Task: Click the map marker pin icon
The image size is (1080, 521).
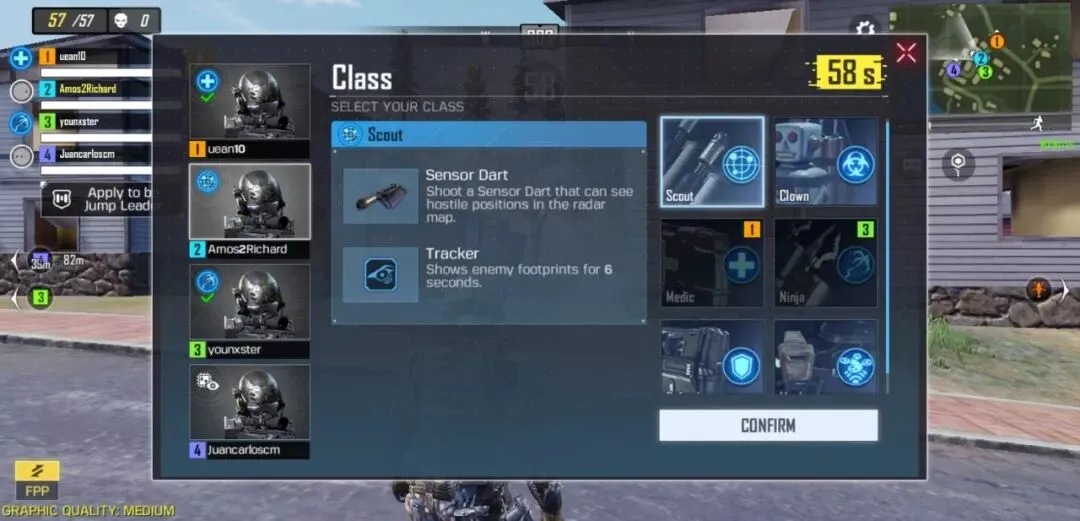Action: click(x=958, y=163)
